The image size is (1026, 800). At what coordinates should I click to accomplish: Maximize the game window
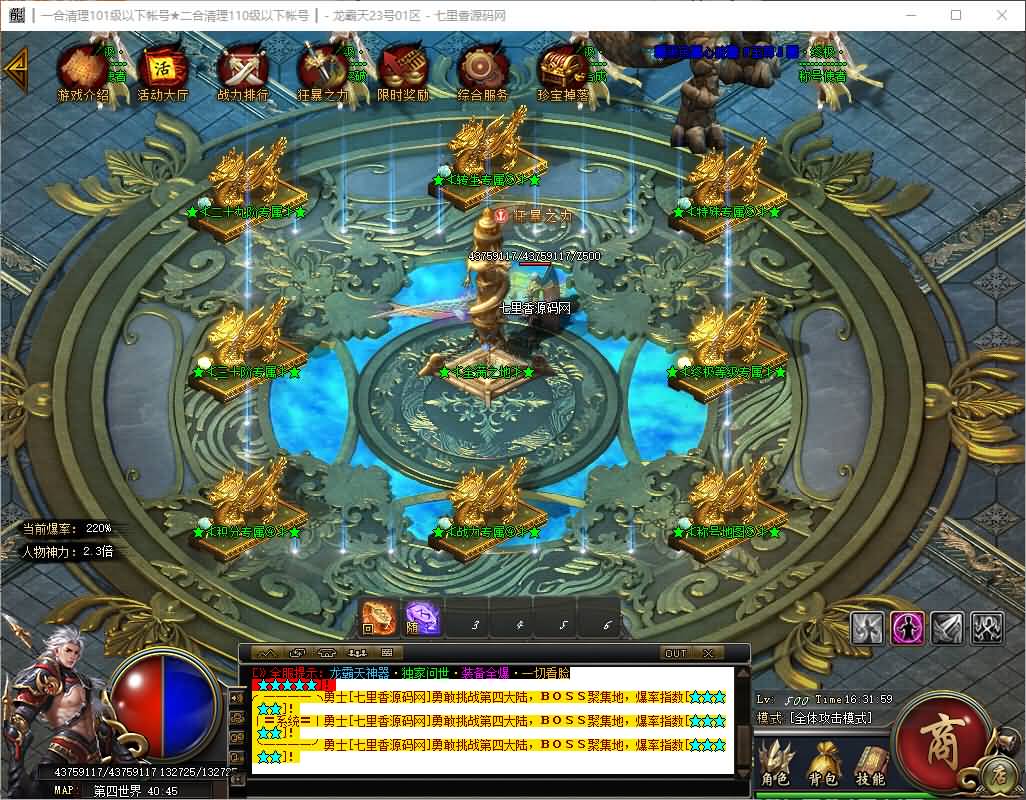[x=956, y=15]
